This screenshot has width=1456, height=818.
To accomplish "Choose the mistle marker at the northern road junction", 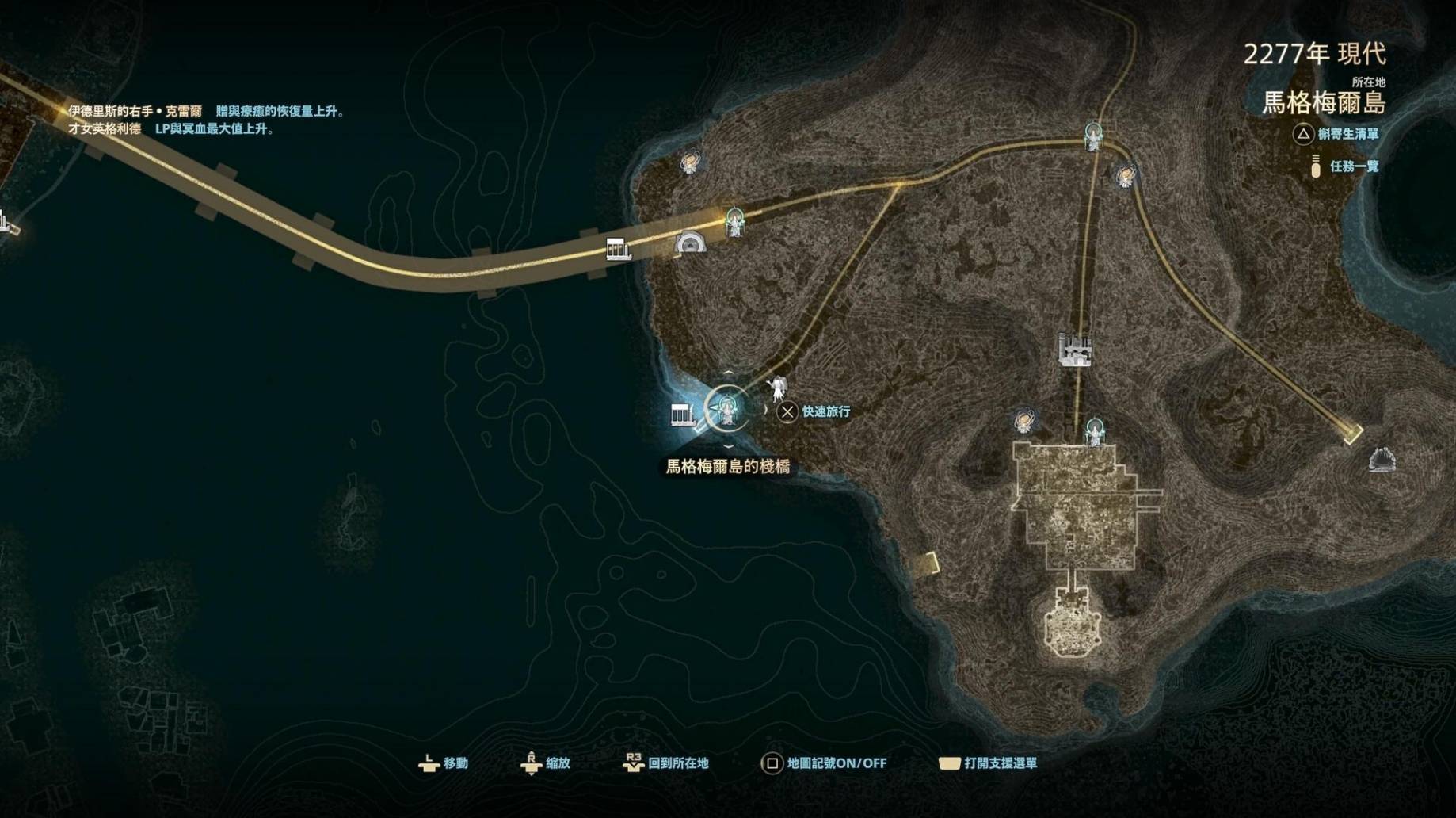I will pyautogui.click(x=1093, y=137).
